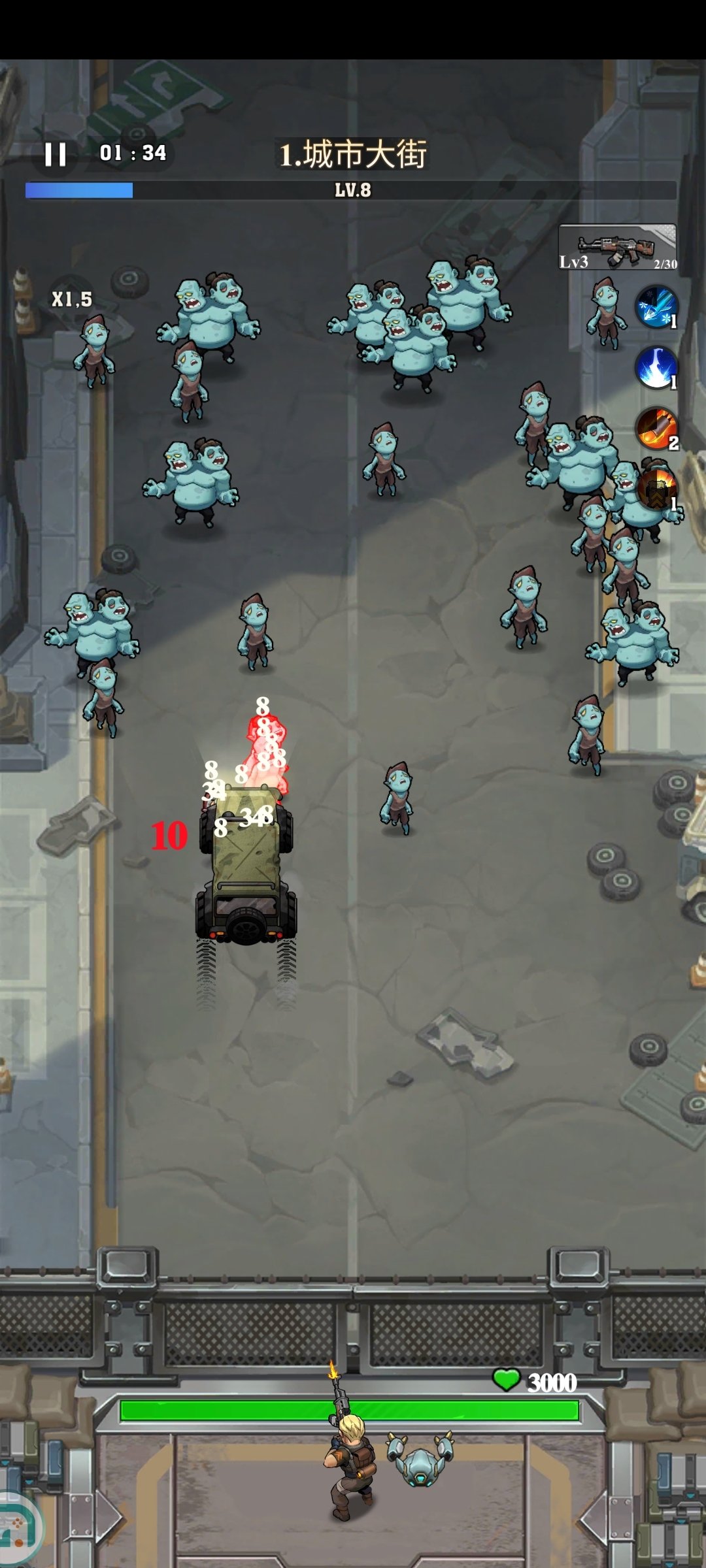Viewport: 706px width, 1568px height.
Task: Tap the ice arrow skill icon
Action: (656, 306)
